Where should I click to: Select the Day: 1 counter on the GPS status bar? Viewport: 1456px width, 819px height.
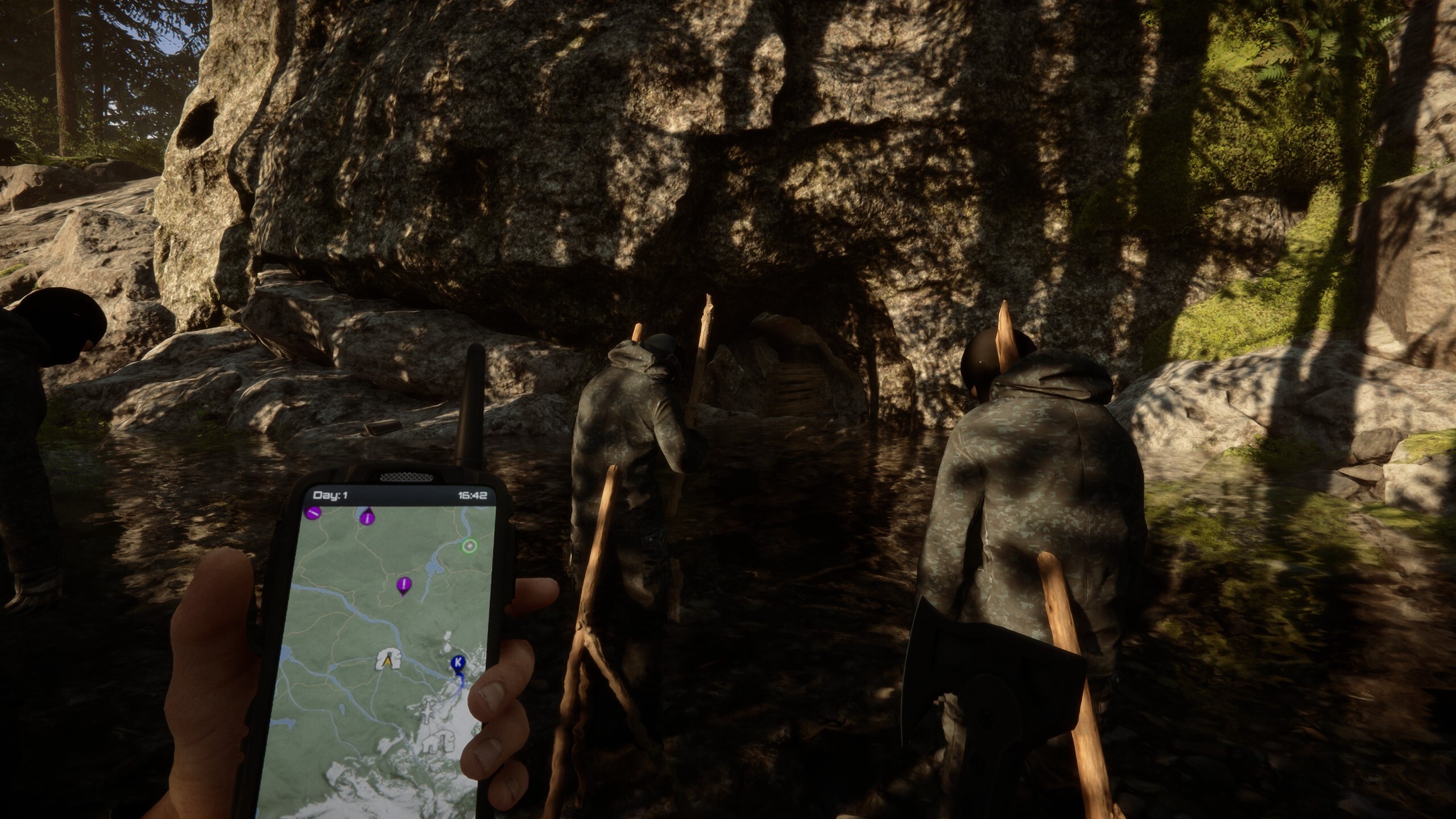pos(330,495)
